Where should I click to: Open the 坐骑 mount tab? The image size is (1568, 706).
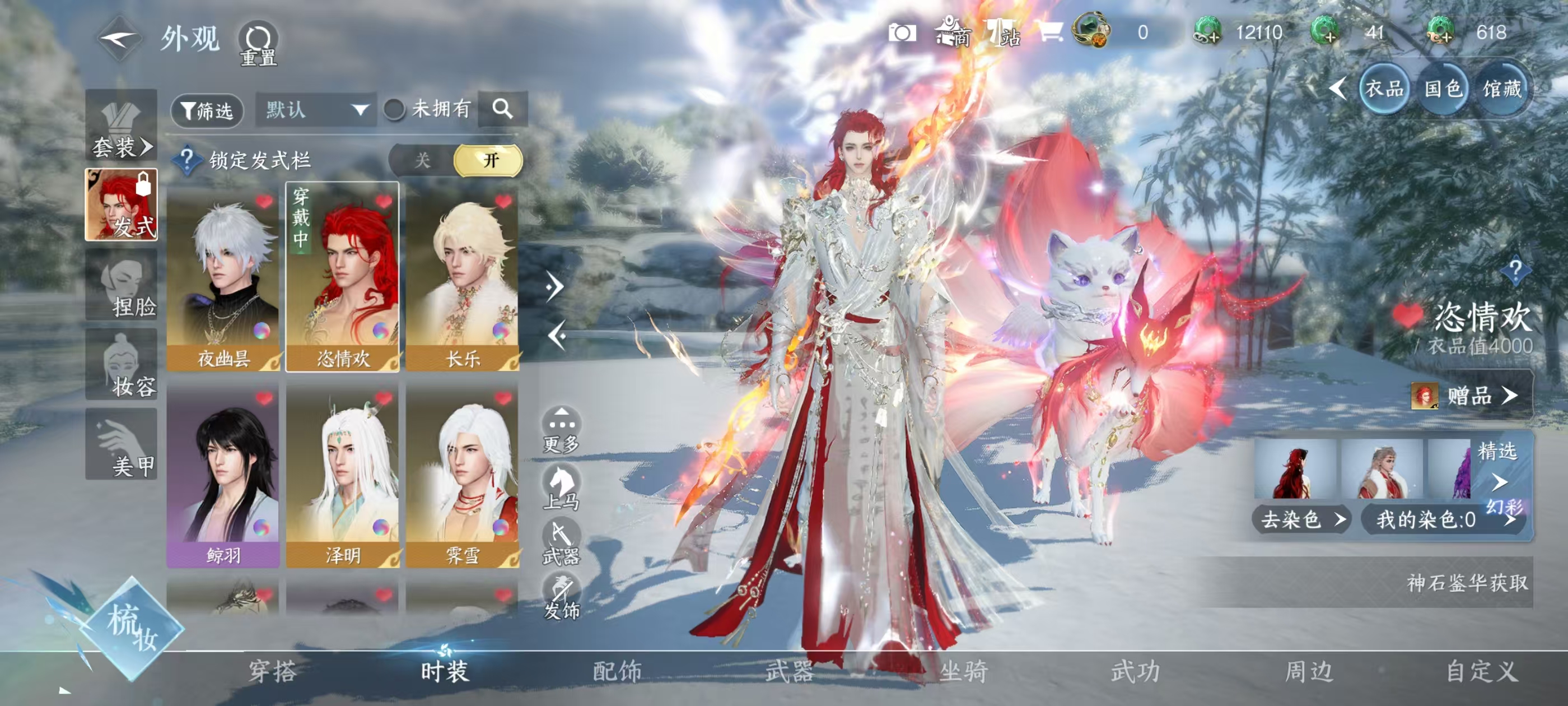pos(964,671)
